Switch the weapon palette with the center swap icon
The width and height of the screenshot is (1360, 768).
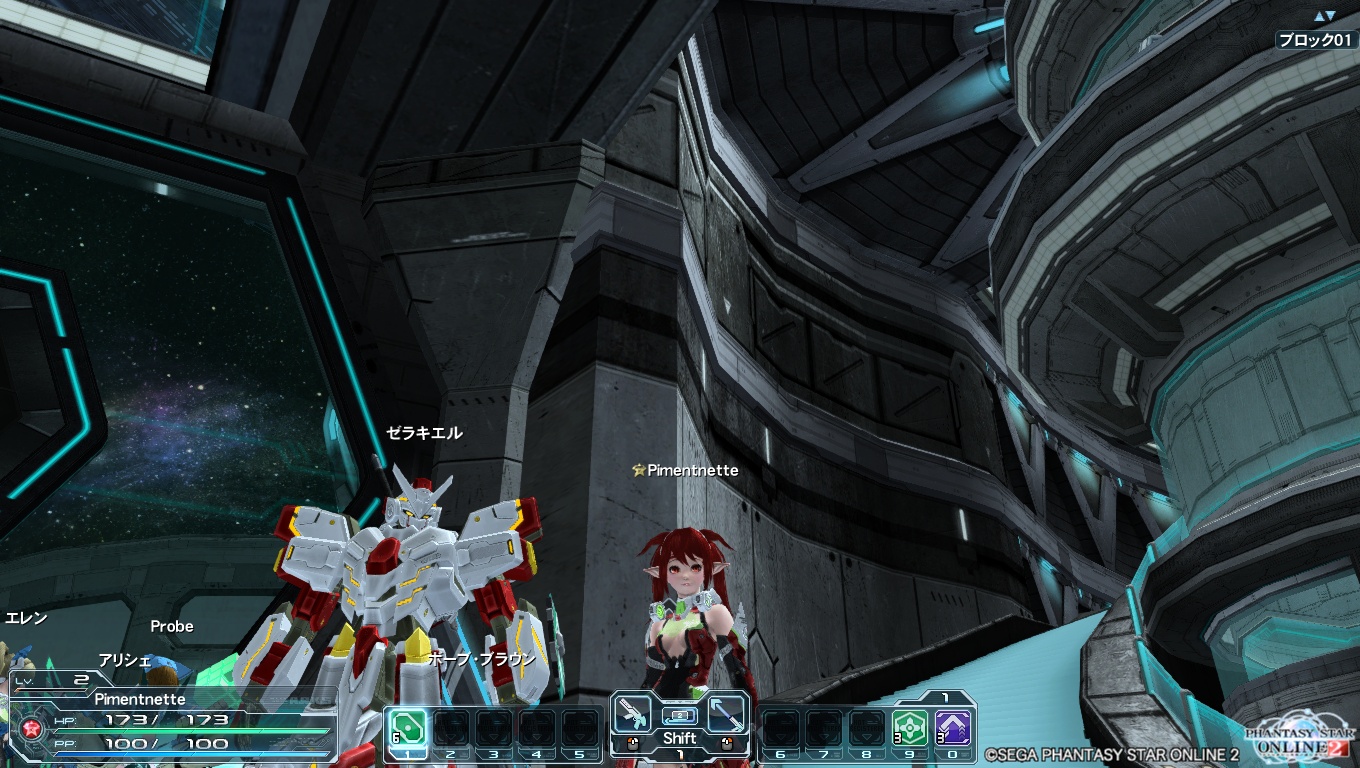pos(679,716)
